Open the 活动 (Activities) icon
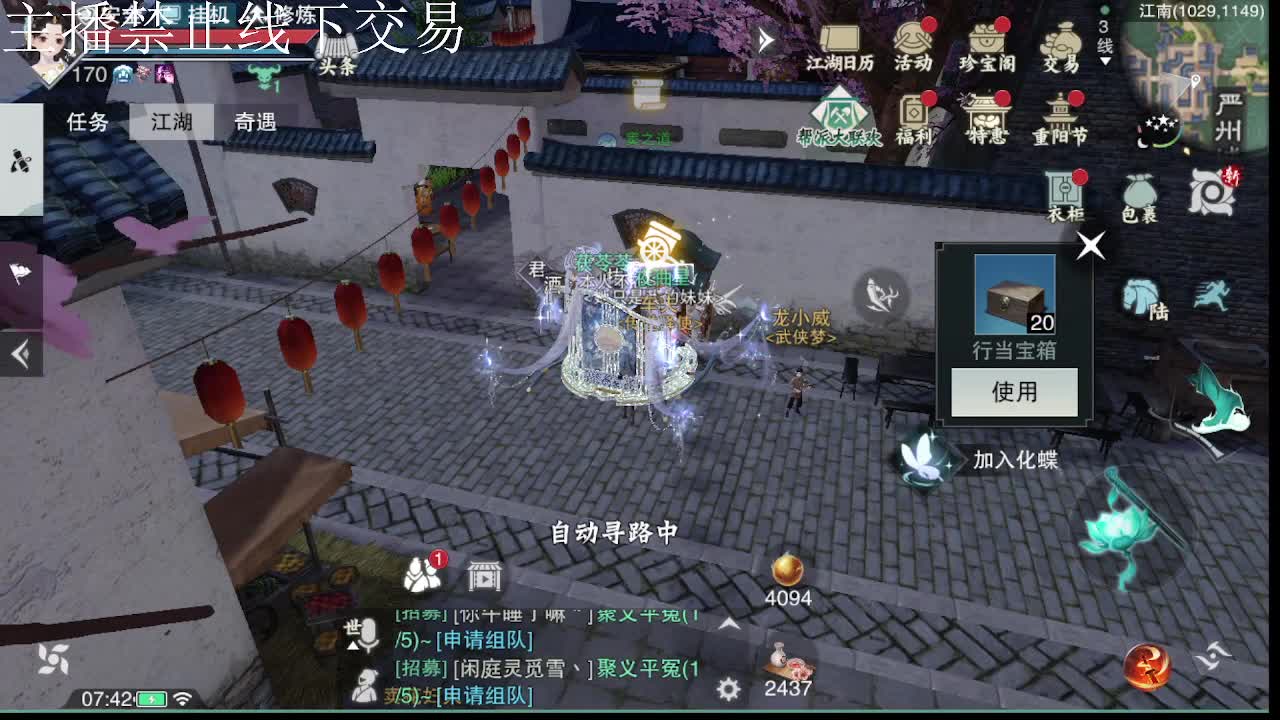Screen dimensions: 1280x720 pyautogui.click(x=916, y=45)
